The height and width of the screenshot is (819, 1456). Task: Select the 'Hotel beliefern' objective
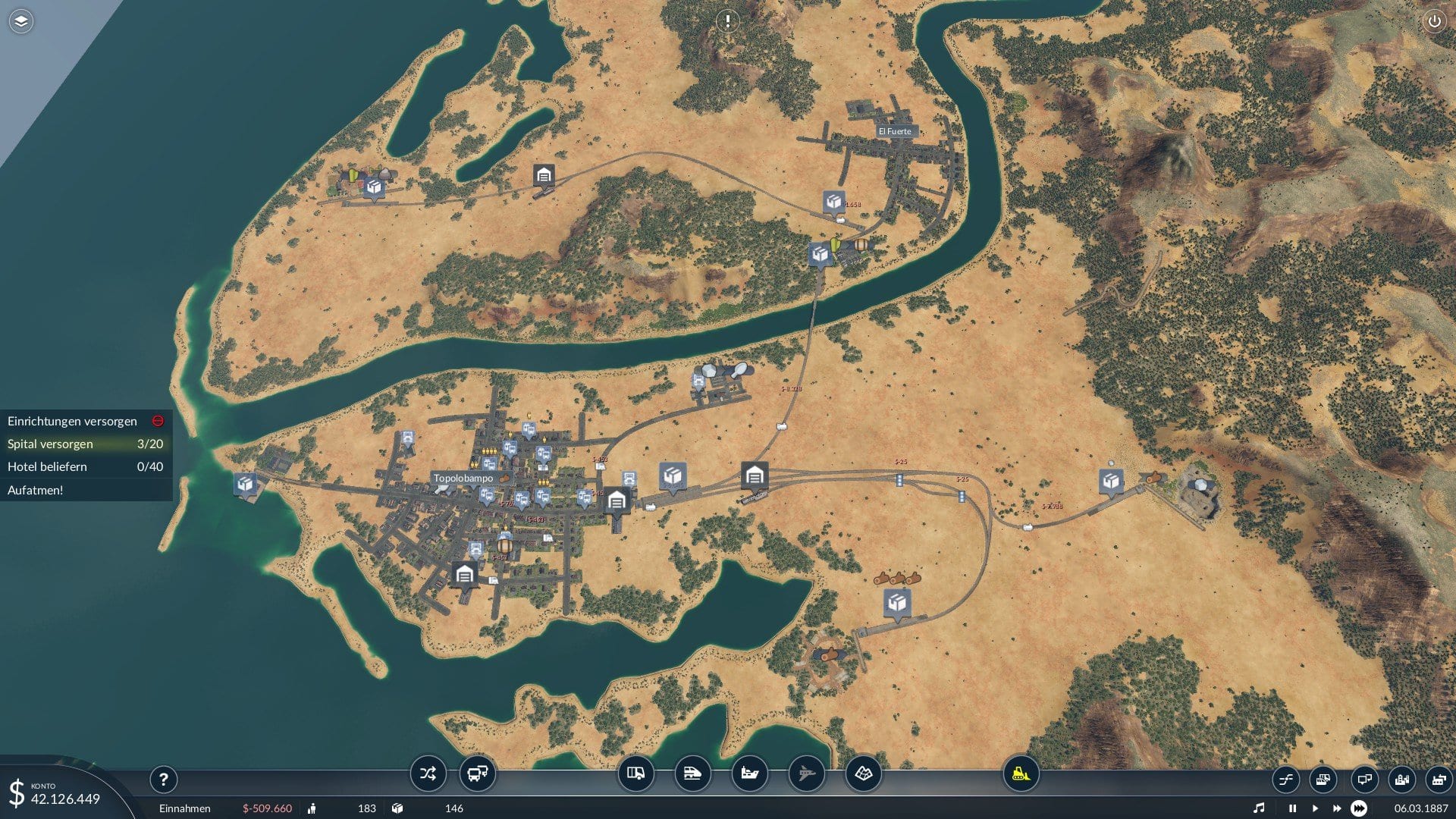coord(85,466)
